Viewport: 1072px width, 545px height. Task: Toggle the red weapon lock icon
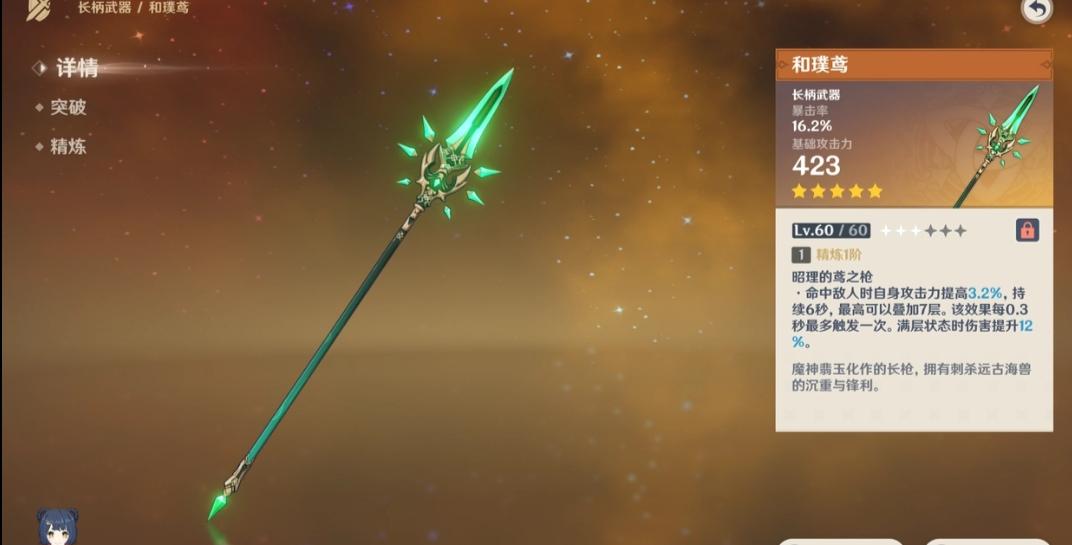pyautogui.click(x=1027, y=230)
